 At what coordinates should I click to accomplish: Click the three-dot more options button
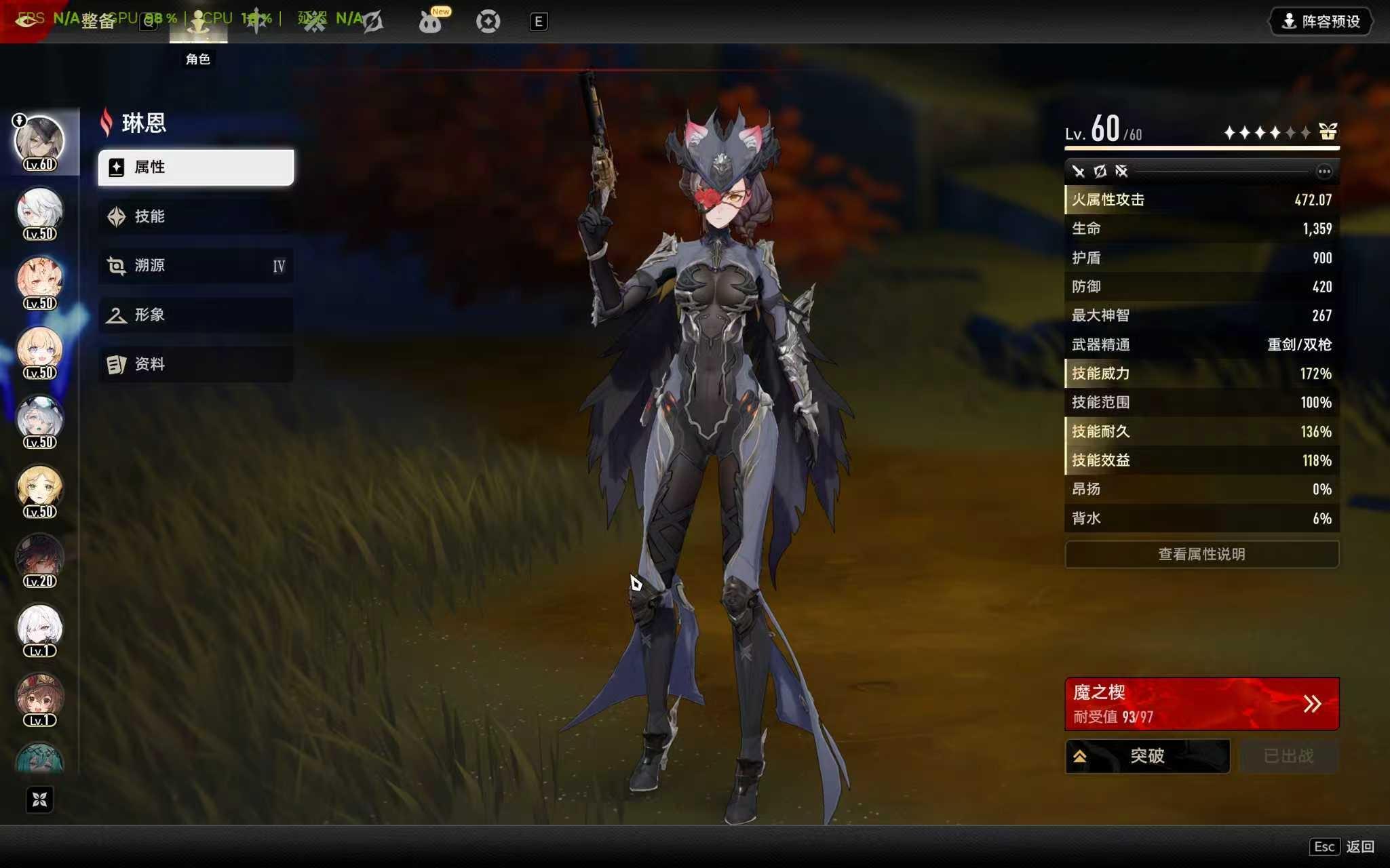click(1324, 172)
